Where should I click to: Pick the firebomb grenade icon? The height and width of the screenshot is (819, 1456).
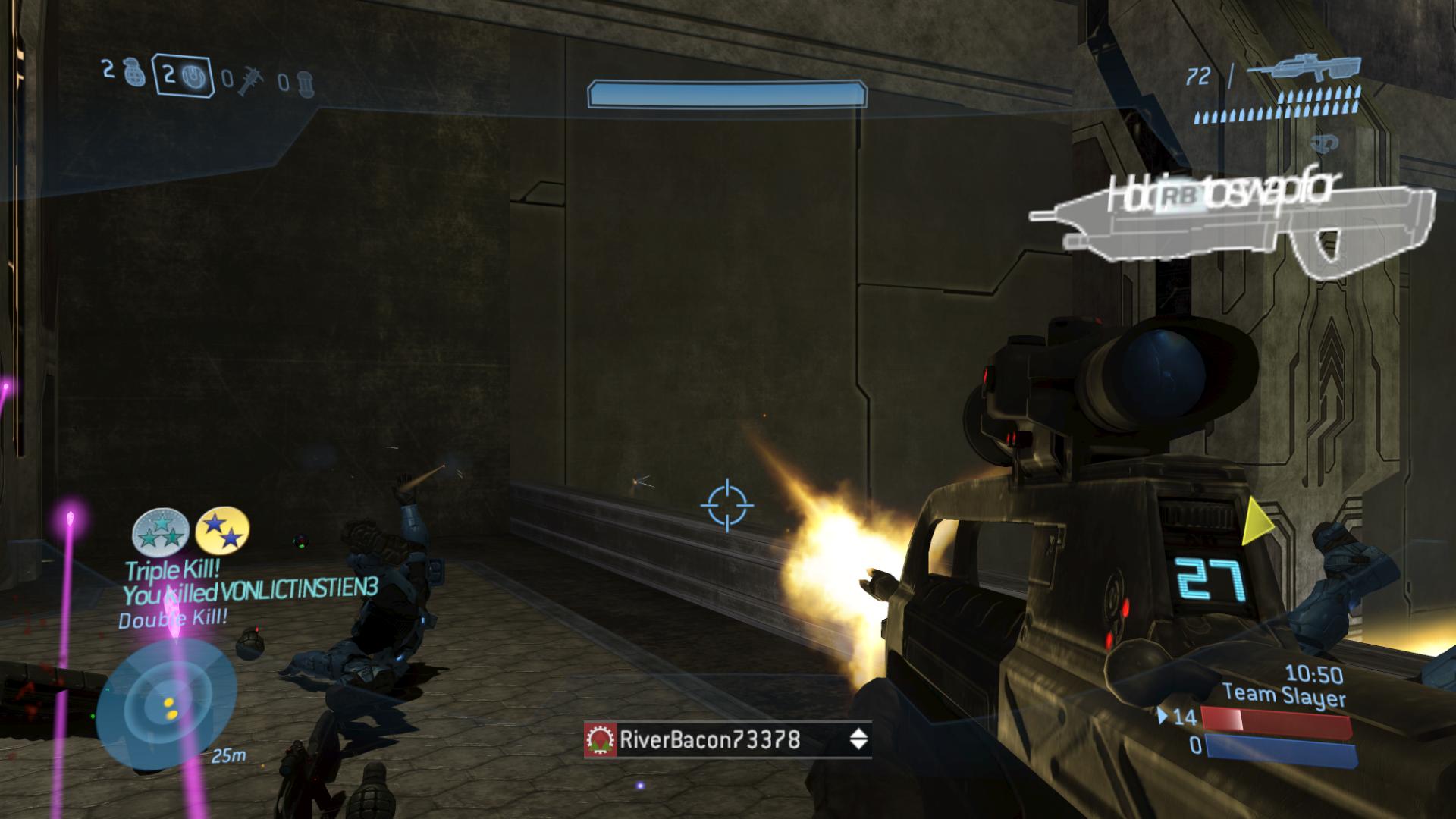(303, 82)
